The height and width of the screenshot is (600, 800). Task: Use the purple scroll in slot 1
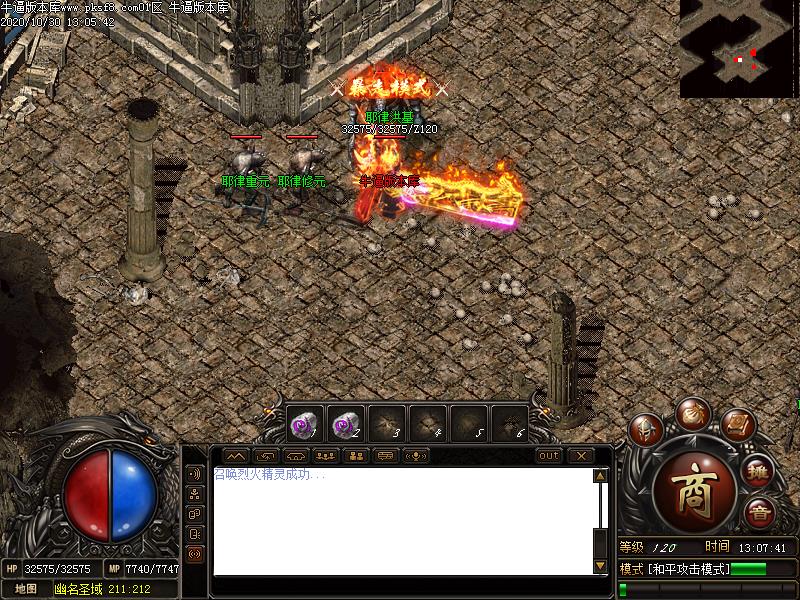pyautogui.click(x=305, y=423)
